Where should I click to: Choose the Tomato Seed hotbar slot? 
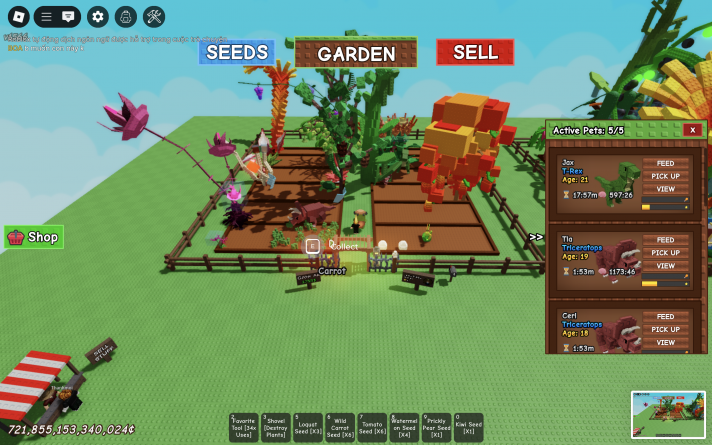372,427
